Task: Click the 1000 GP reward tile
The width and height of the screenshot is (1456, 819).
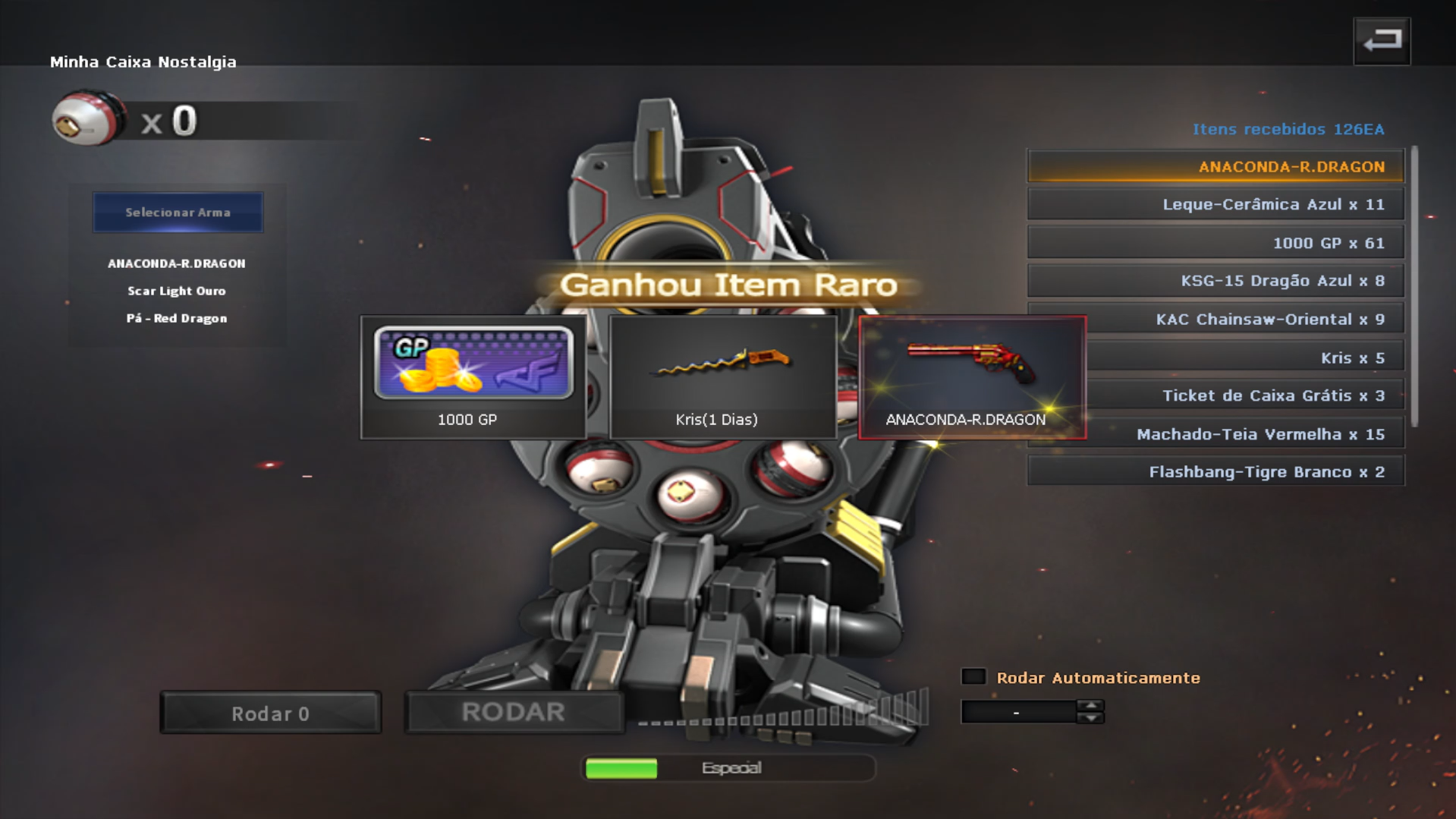Action: tap(473, 377)
